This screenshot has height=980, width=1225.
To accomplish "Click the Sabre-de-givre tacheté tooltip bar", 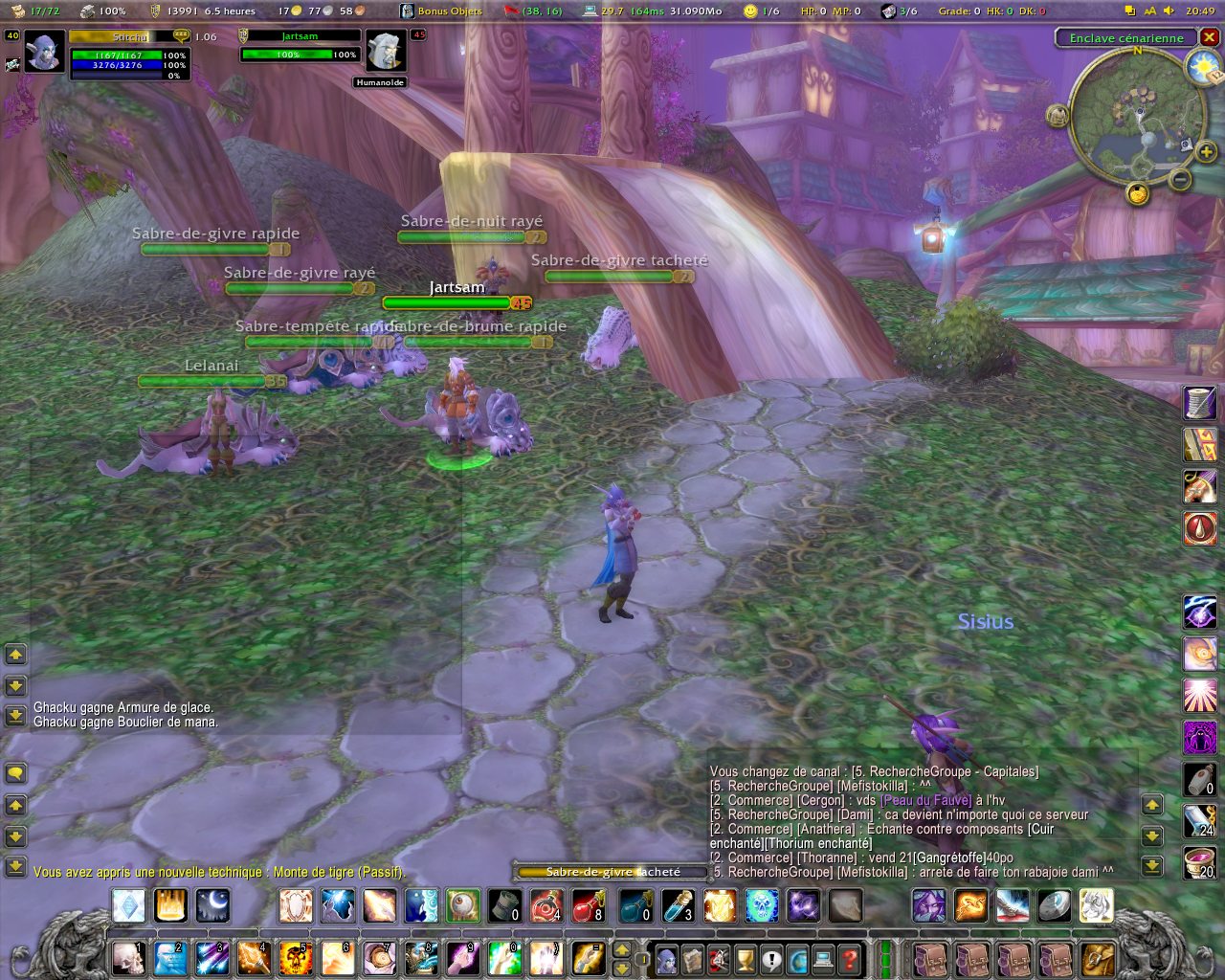I will (612, 872).
